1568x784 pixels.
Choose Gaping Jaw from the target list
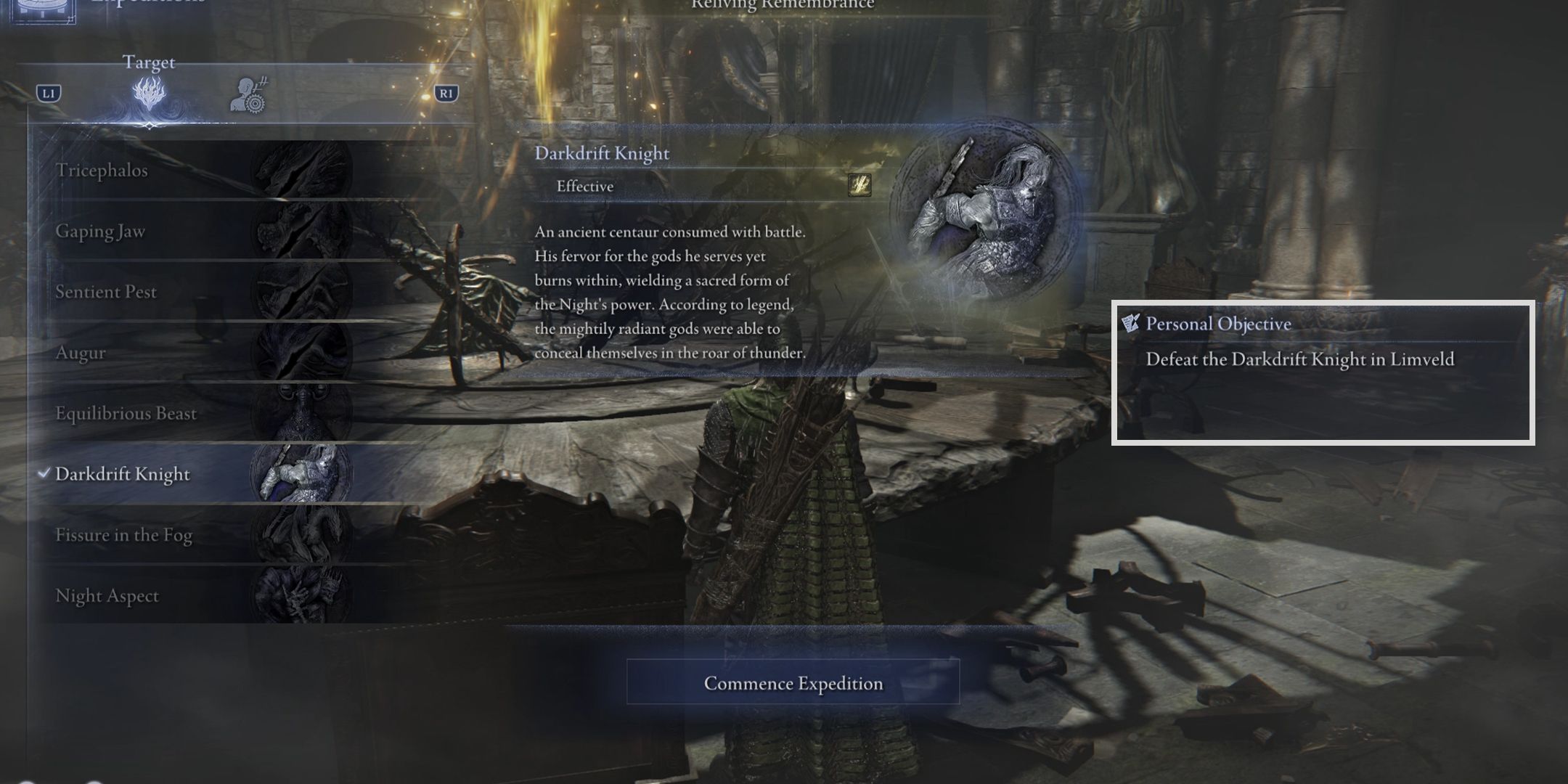tap(100, 232)
